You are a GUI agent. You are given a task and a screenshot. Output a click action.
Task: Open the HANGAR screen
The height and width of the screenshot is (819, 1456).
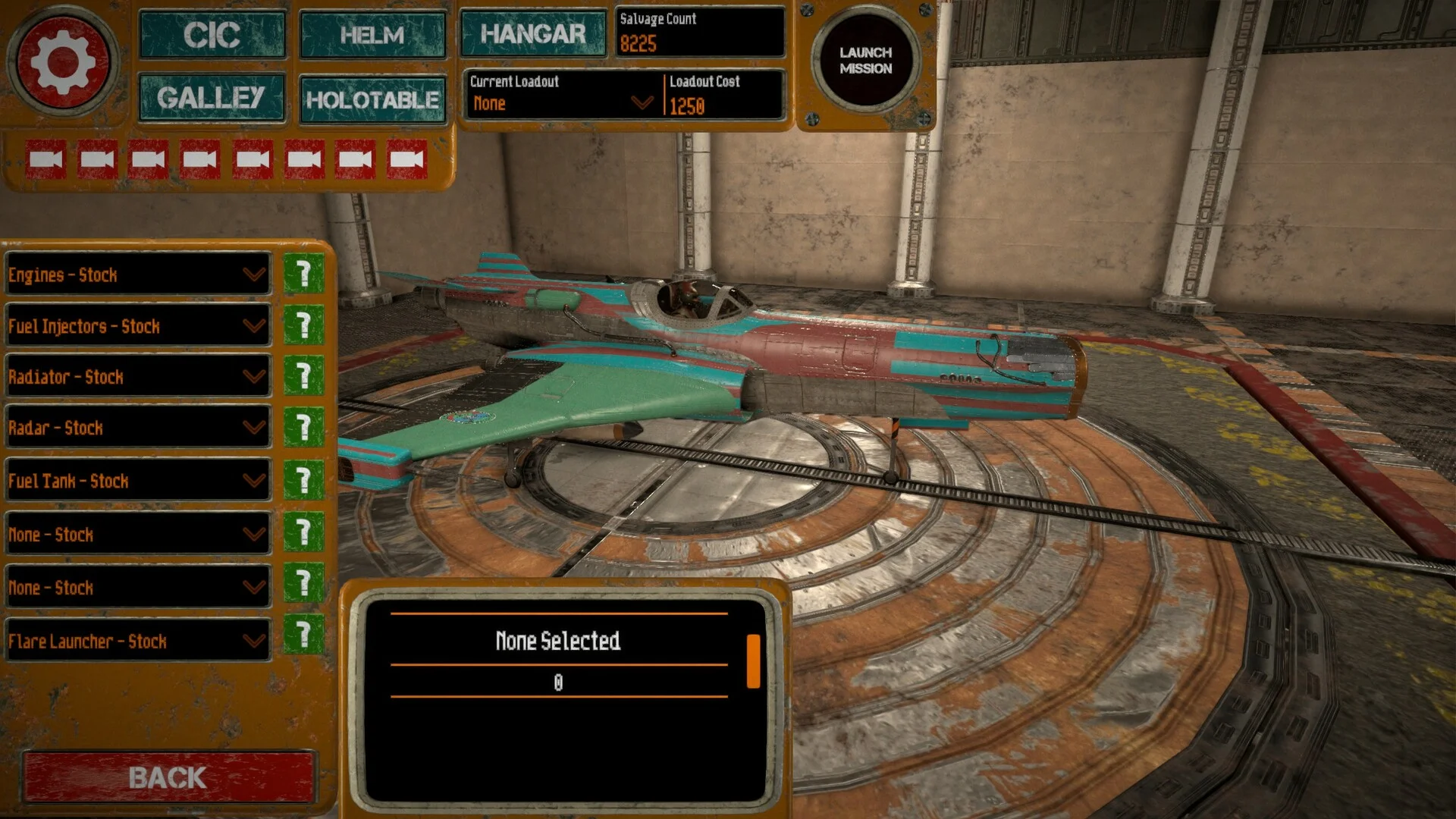coord(533,34)
